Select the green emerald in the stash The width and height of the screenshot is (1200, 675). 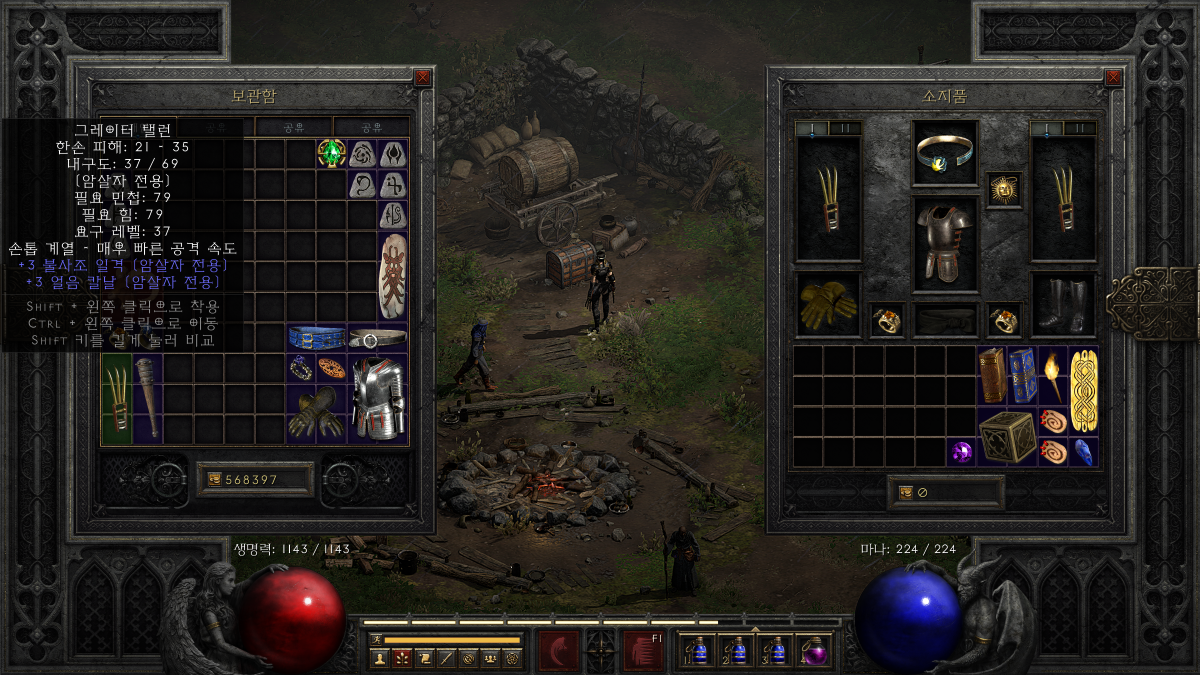coord(331,153)
